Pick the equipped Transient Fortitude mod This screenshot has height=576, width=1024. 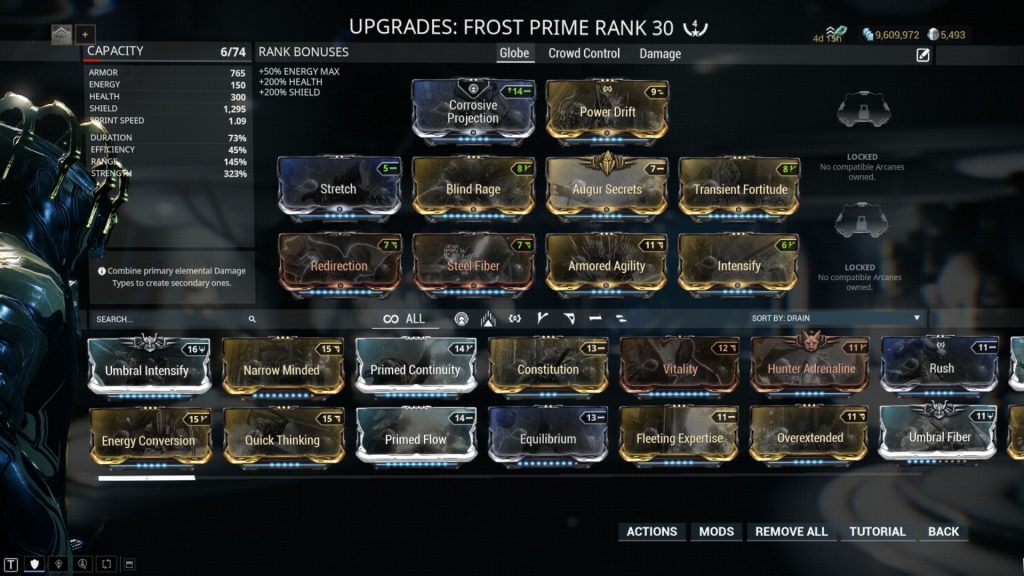(x=738, y=188)
